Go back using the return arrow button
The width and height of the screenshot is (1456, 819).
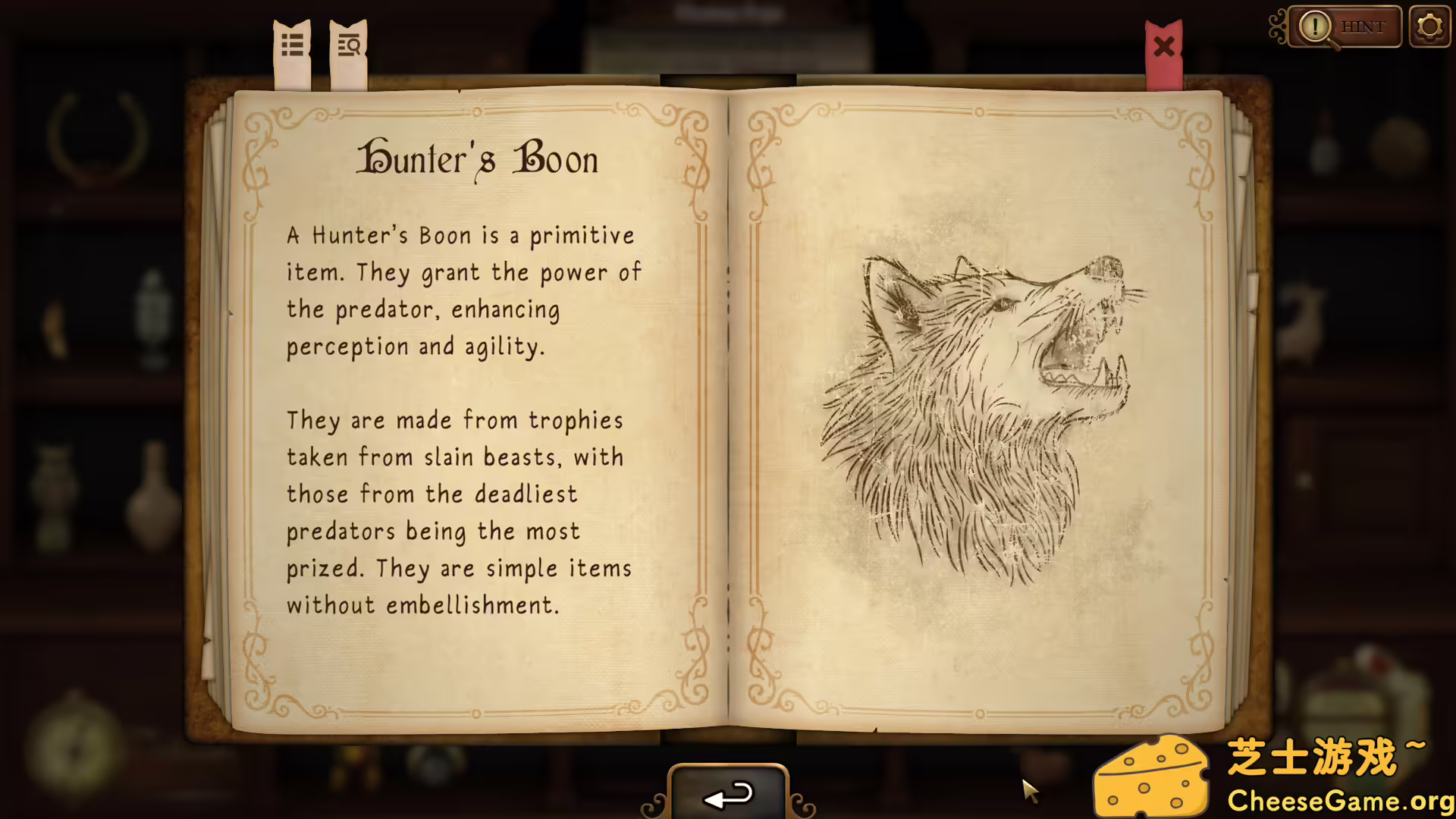(x=728, y=794)
